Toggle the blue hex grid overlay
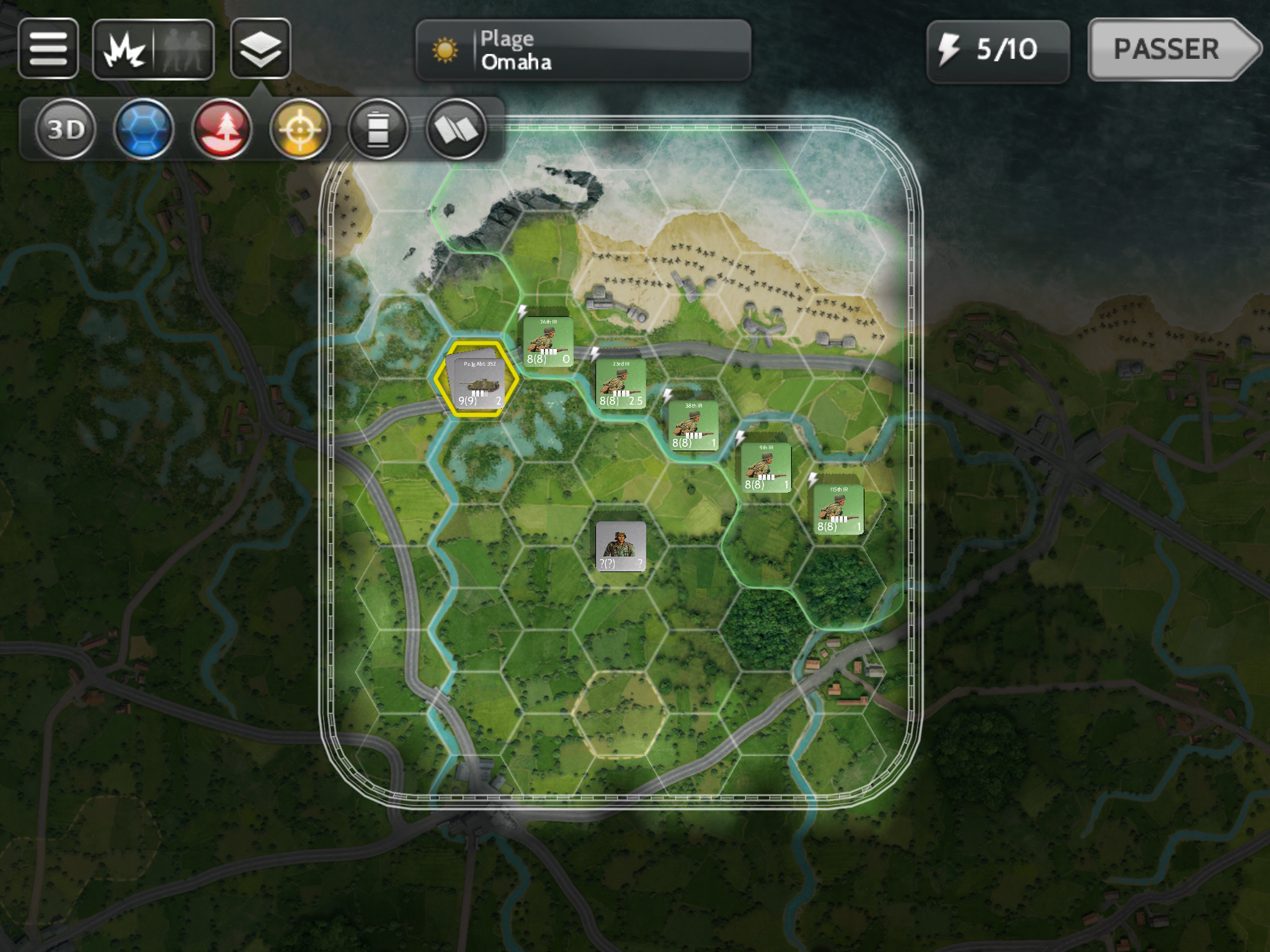The height and width of the screenshot is (952, 1270). (143, 129)
